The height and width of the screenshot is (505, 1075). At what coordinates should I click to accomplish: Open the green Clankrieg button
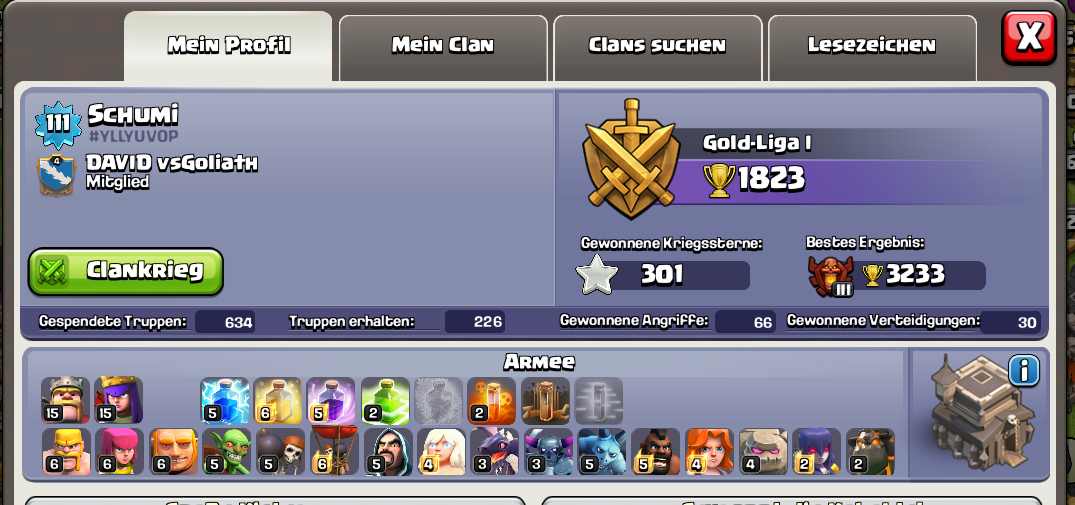126,271
